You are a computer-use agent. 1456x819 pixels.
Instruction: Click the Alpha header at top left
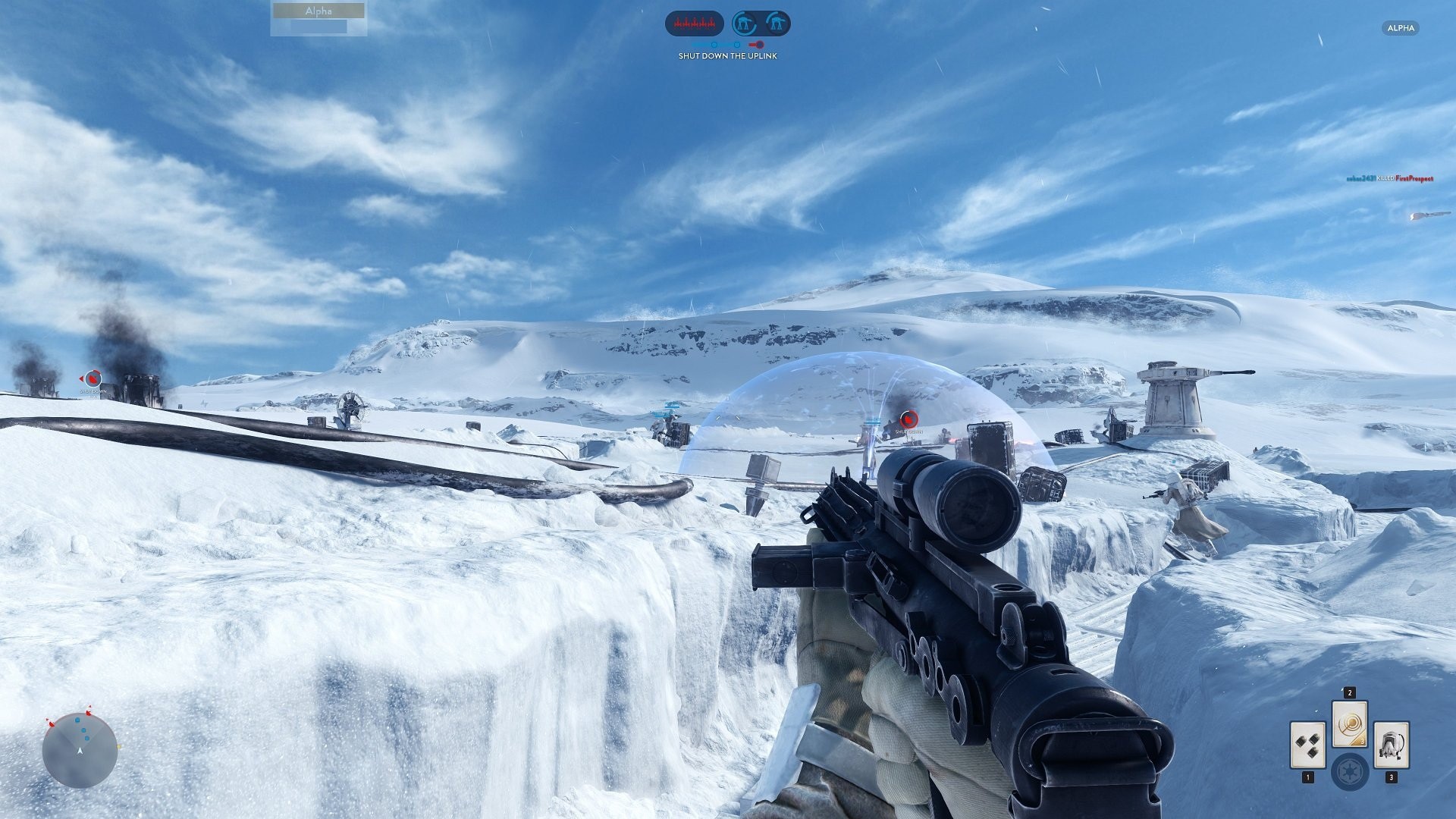point(316,11)
